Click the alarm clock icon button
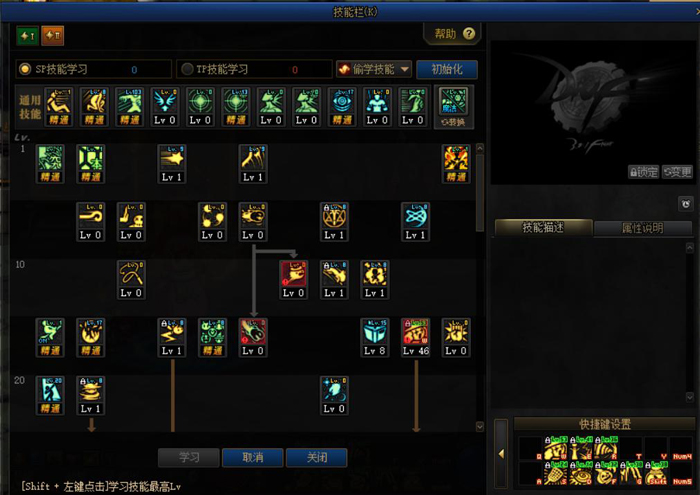This screenshot has height=495, width=700. click(x=686, y=204)
